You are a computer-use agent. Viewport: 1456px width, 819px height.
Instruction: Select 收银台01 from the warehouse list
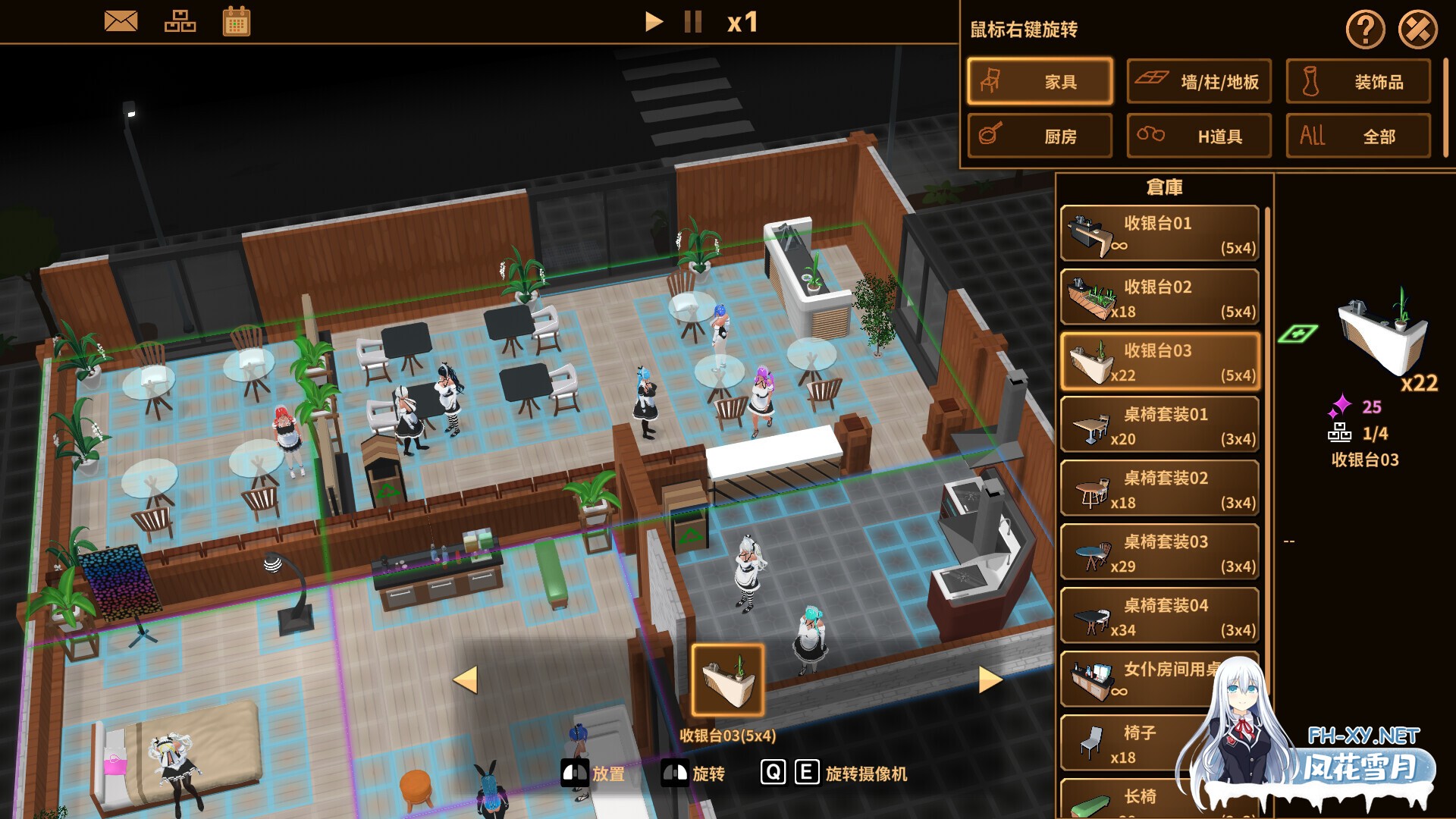pos(1159,234)
